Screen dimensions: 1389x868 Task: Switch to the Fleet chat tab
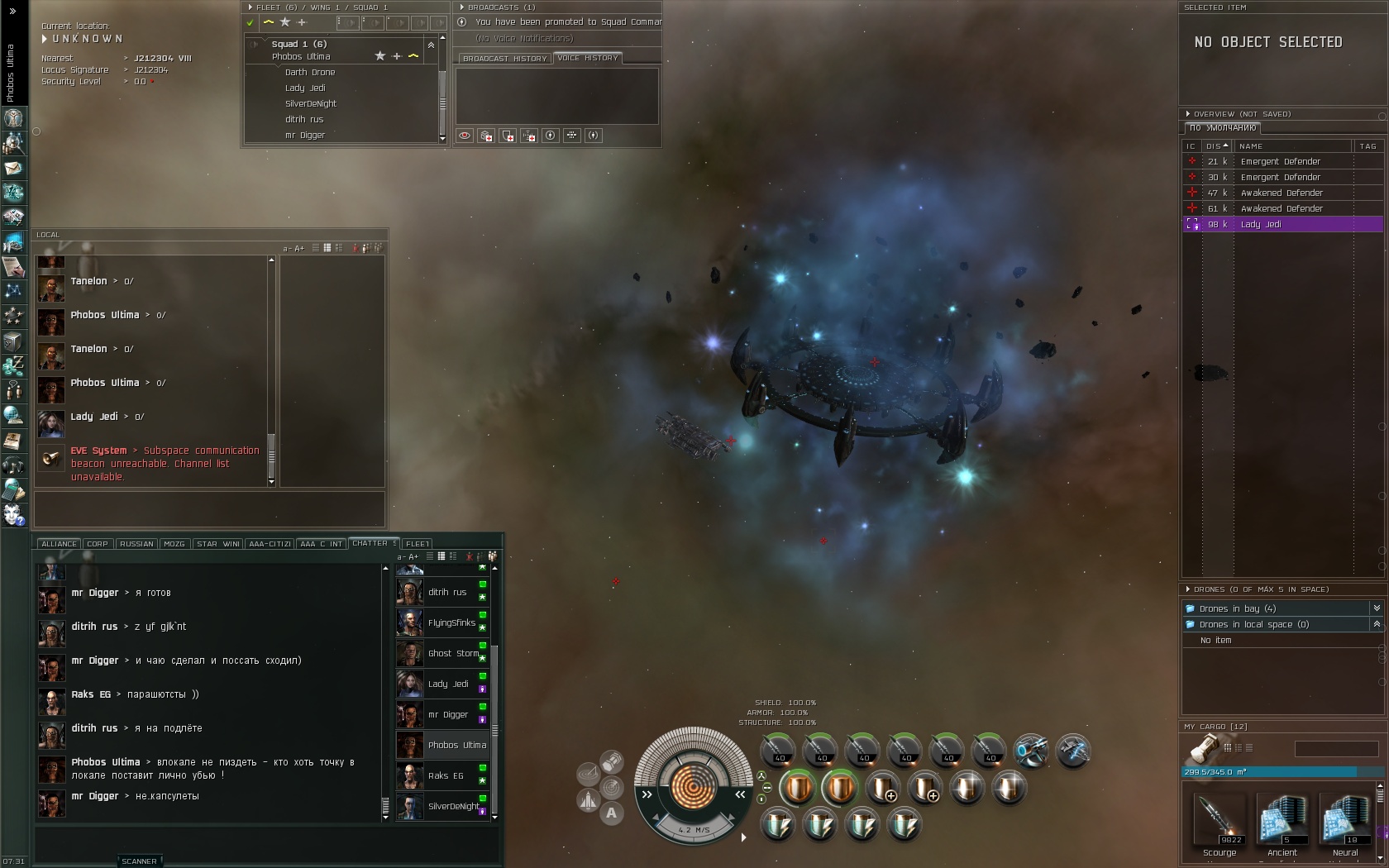point(418,544)
